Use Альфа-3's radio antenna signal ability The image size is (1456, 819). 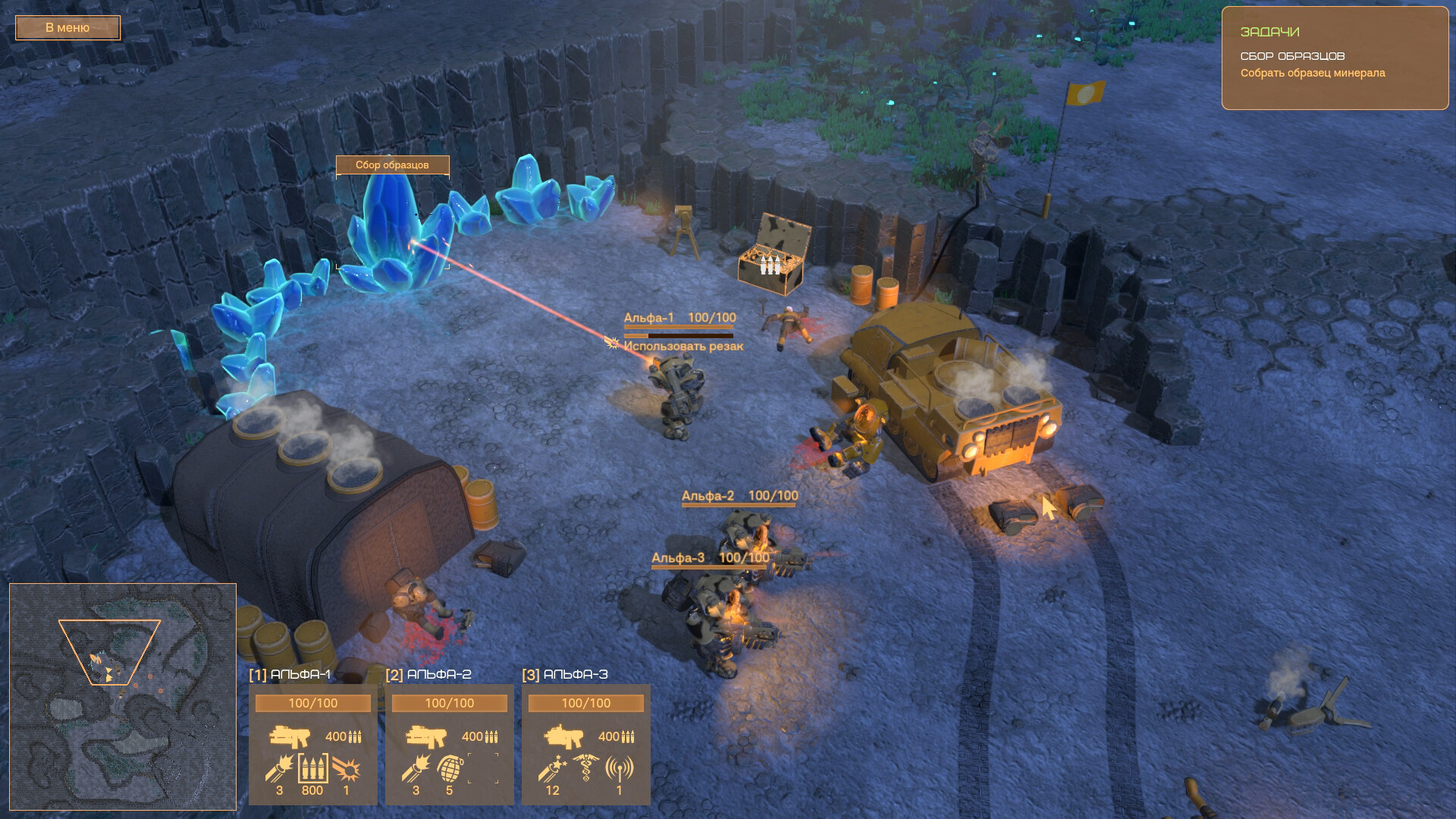click(x=619, y=770)
